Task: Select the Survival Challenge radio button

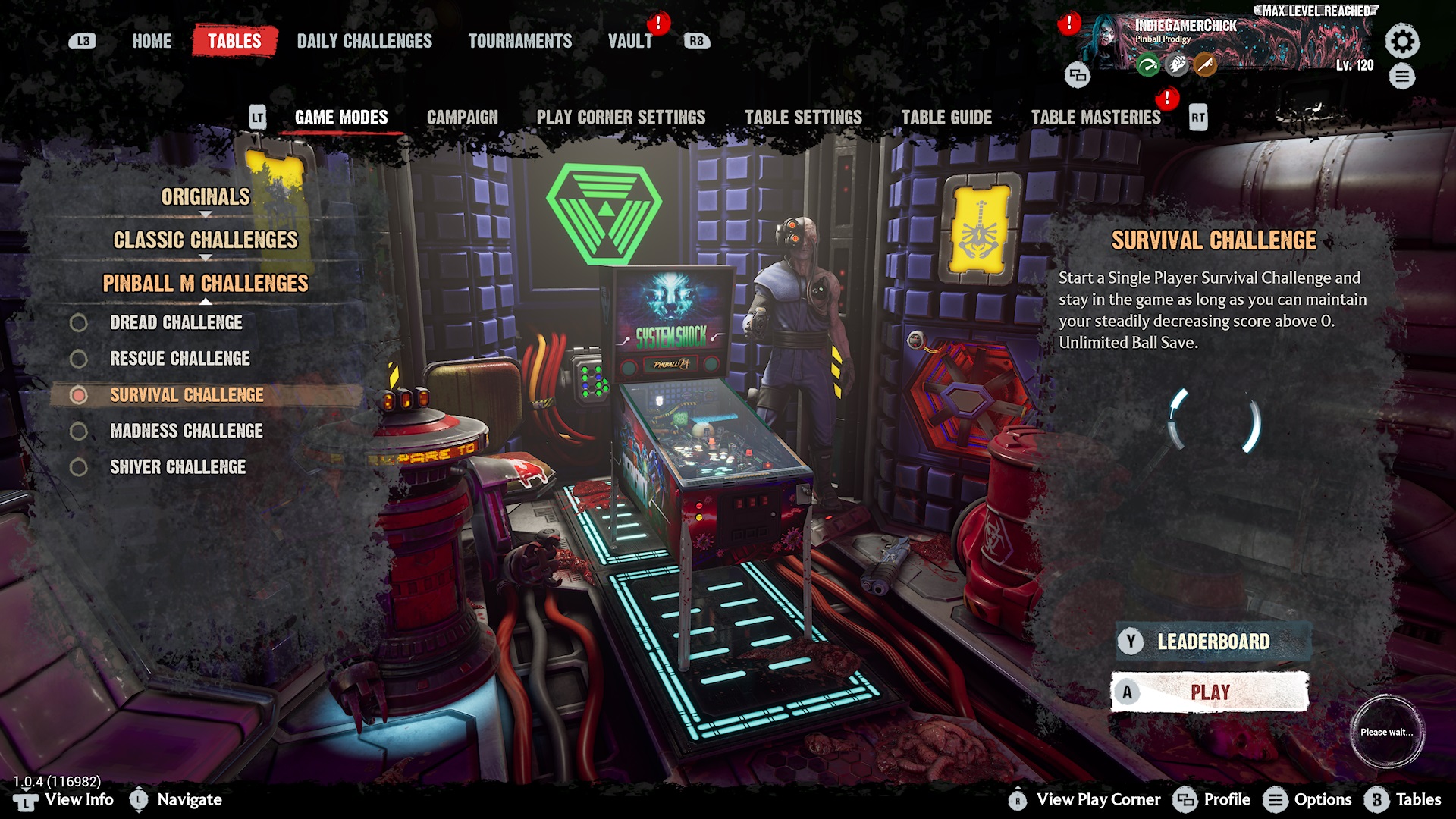Action: tap(79, 395)
